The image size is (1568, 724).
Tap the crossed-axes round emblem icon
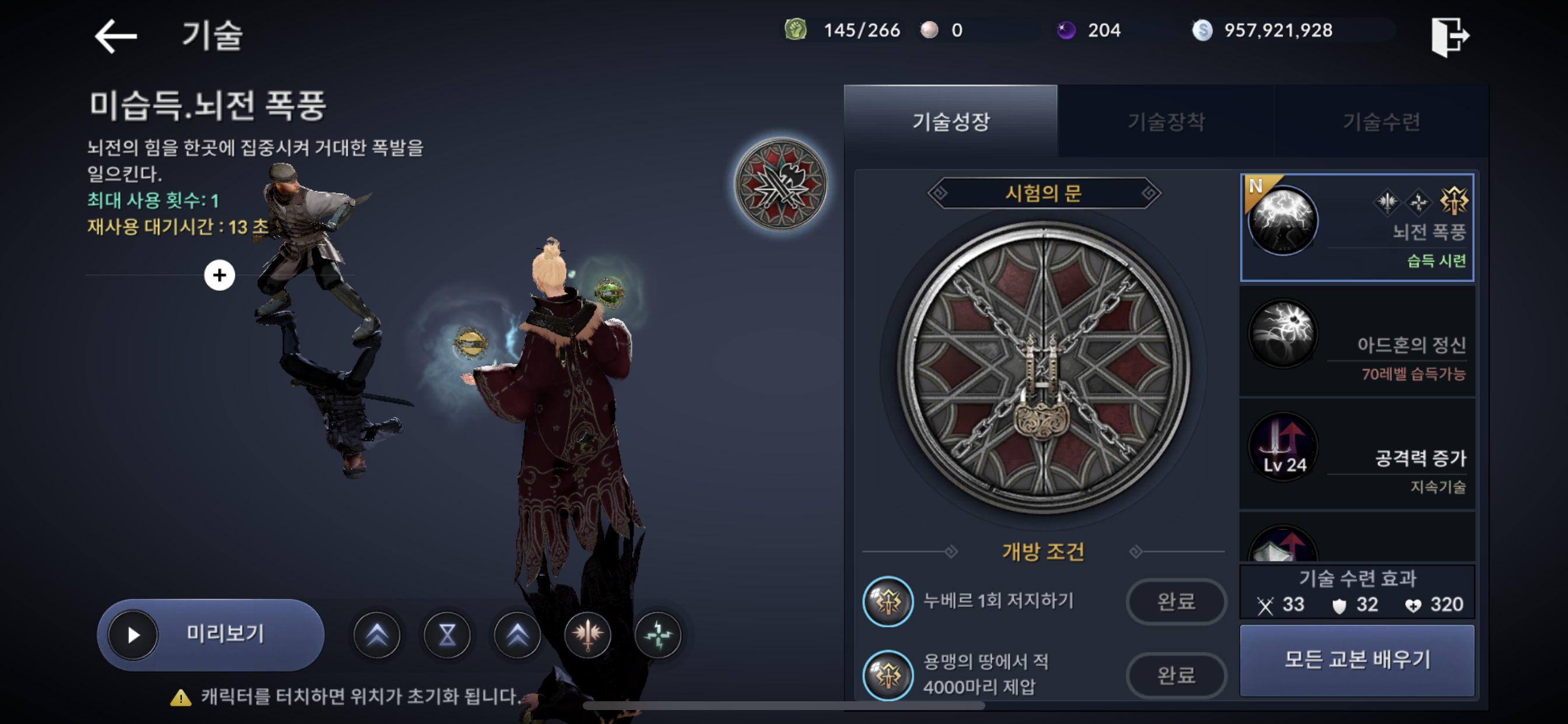pyautogui.click(x=780, y=184)
